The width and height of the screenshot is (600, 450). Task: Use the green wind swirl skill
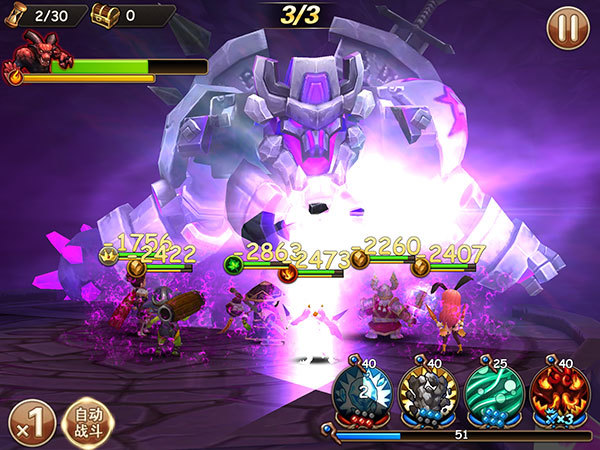click(490, 393)
